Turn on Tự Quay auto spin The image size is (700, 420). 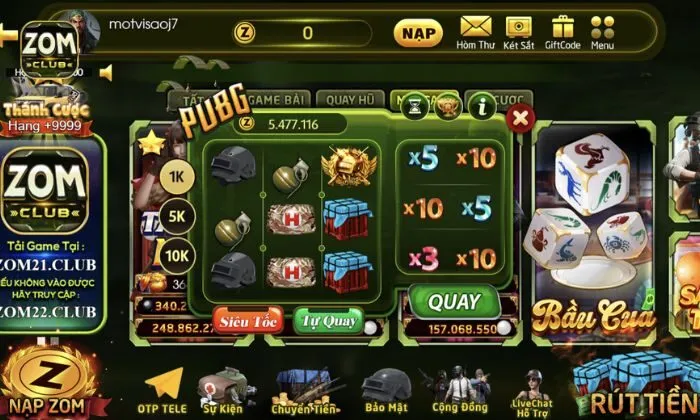[x=328, y=321]
